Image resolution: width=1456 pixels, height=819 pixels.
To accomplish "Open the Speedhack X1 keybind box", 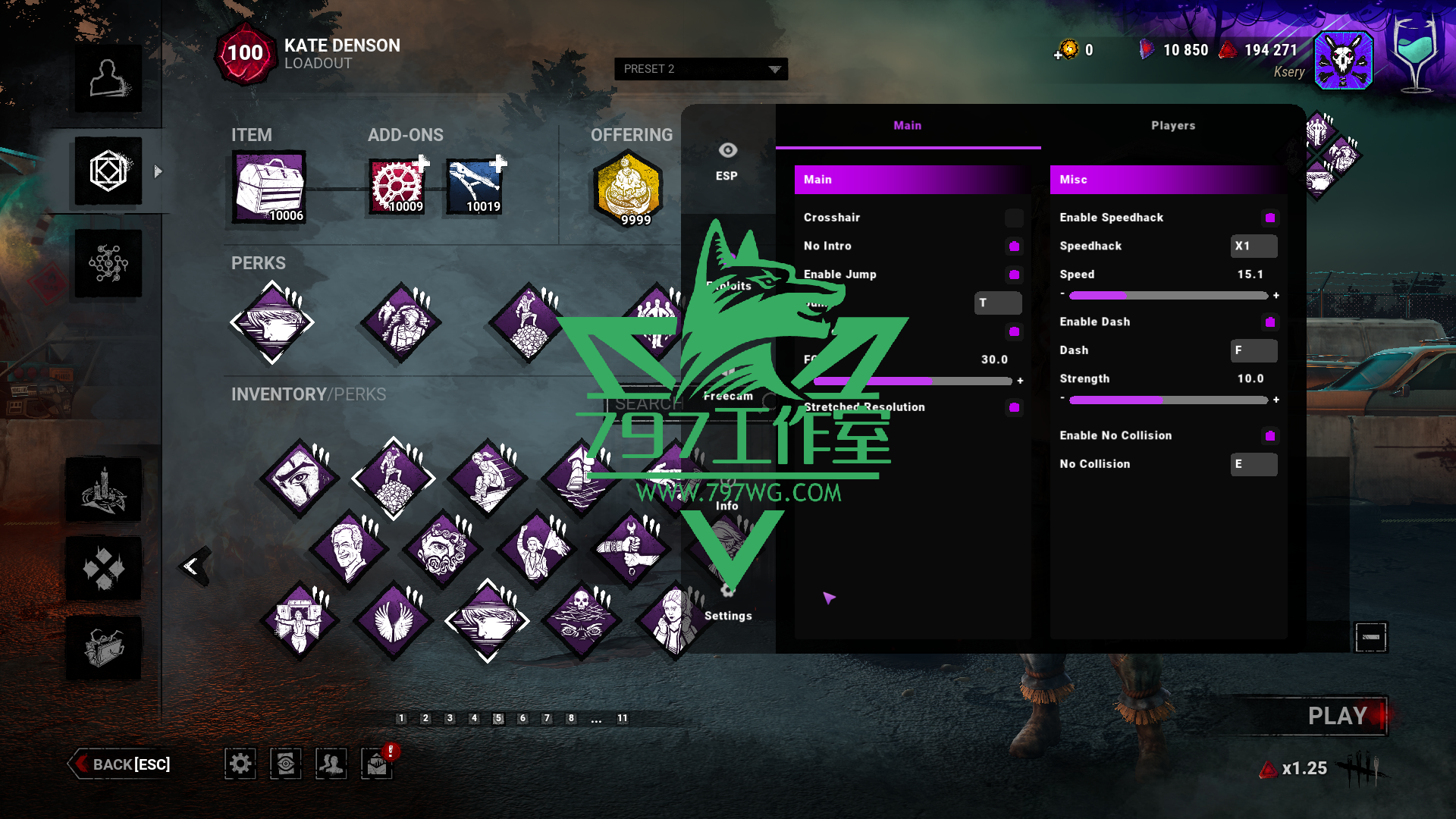I will coord(1253,246).
